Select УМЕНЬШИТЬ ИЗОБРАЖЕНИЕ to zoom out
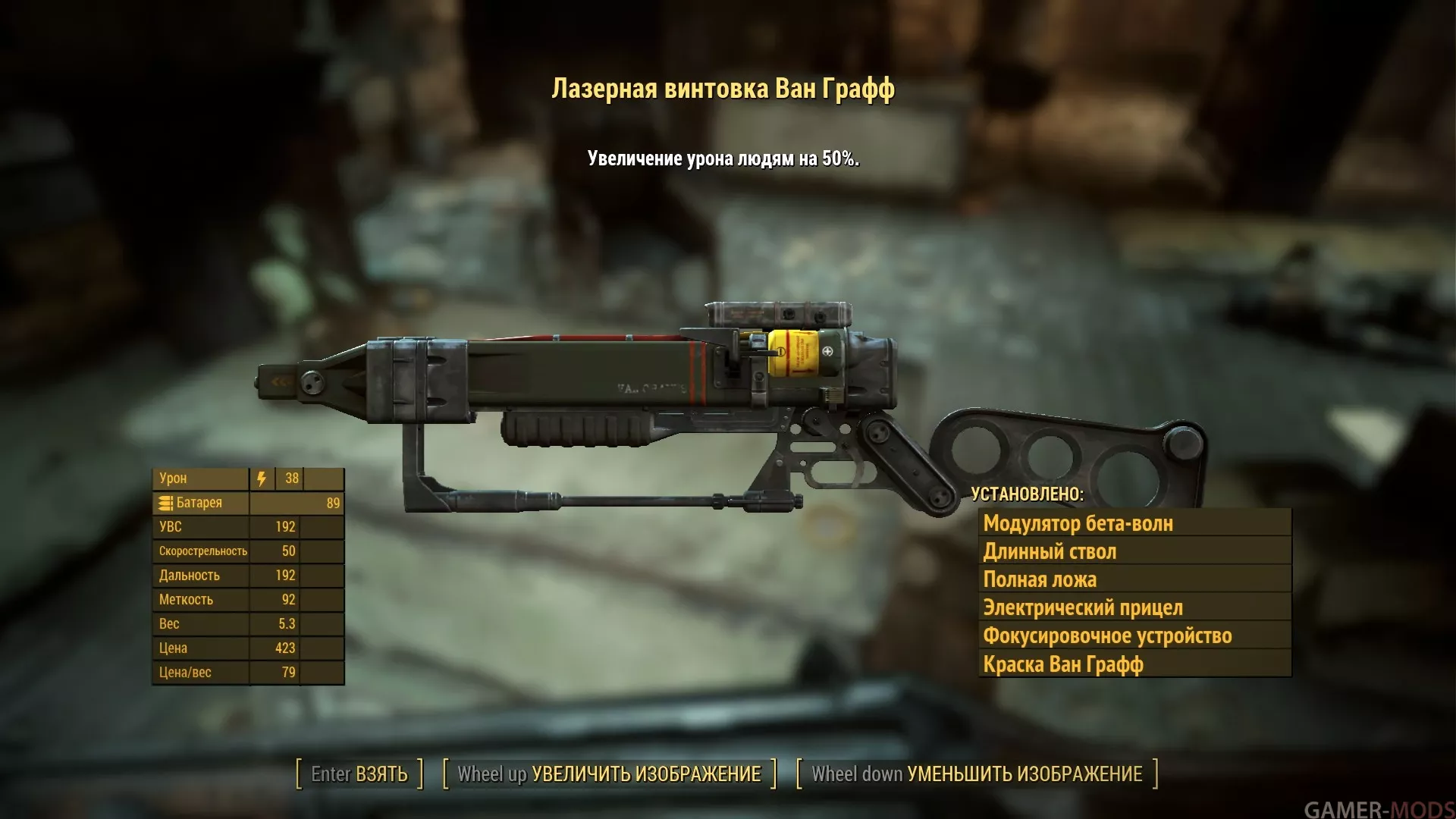This screenshot has height=819, width=1456. coord(977,773)
